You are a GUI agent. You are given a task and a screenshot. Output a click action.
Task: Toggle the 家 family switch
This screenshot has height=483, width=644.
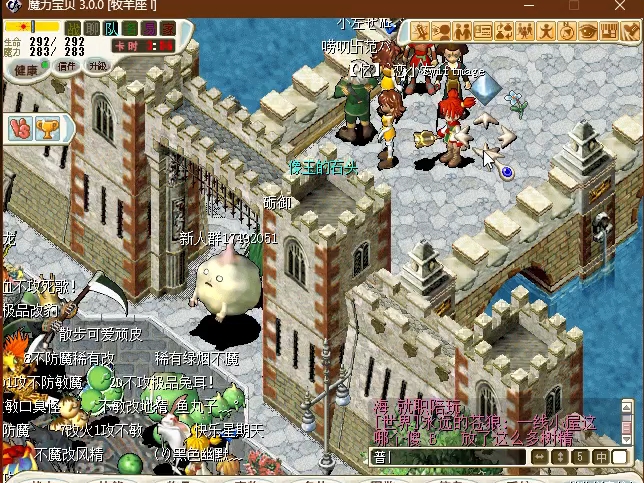tap(168, 28)
